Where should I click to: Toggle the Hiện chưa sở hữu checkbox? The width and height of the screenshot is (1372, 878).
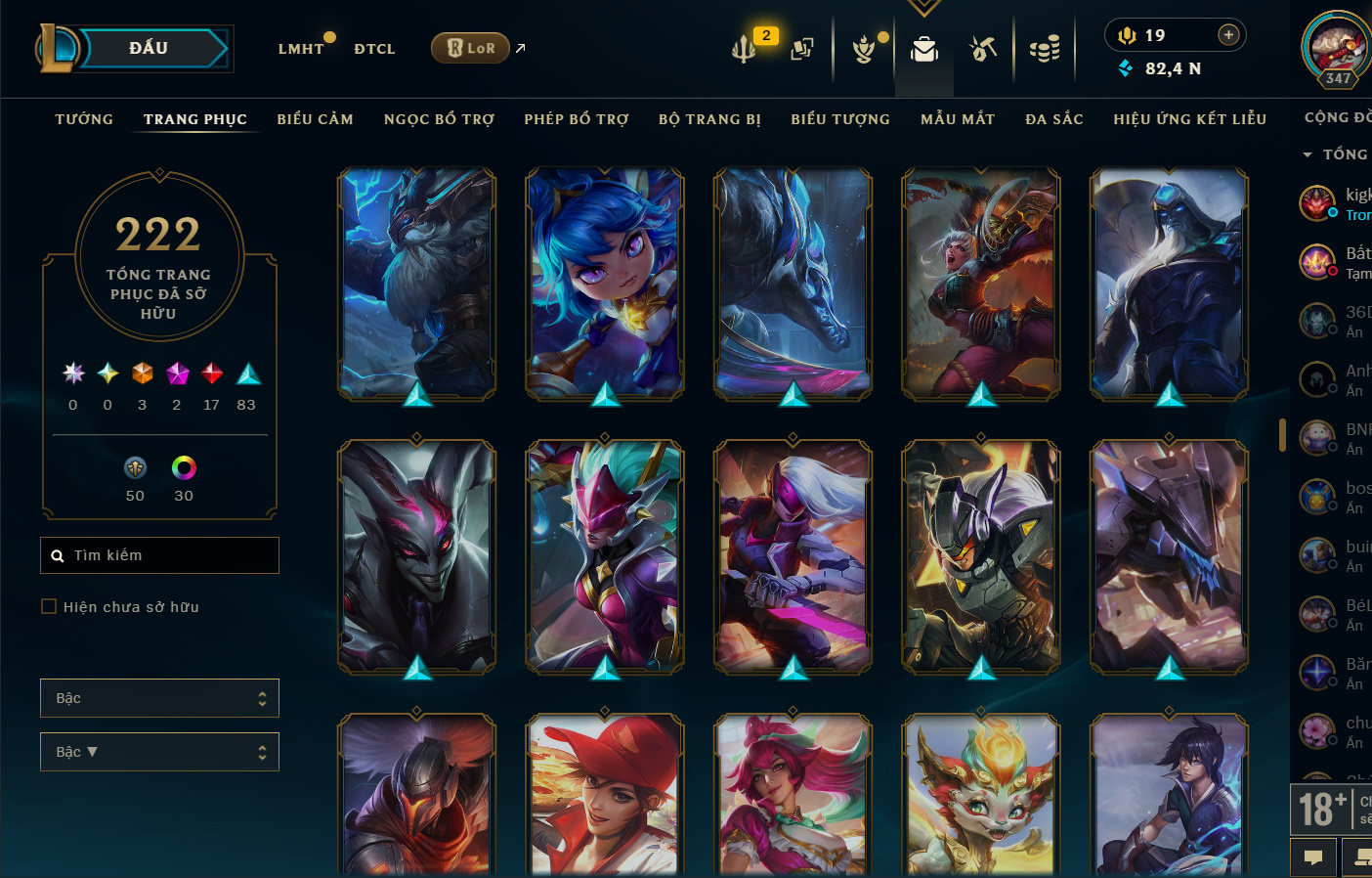pos(49,607)
